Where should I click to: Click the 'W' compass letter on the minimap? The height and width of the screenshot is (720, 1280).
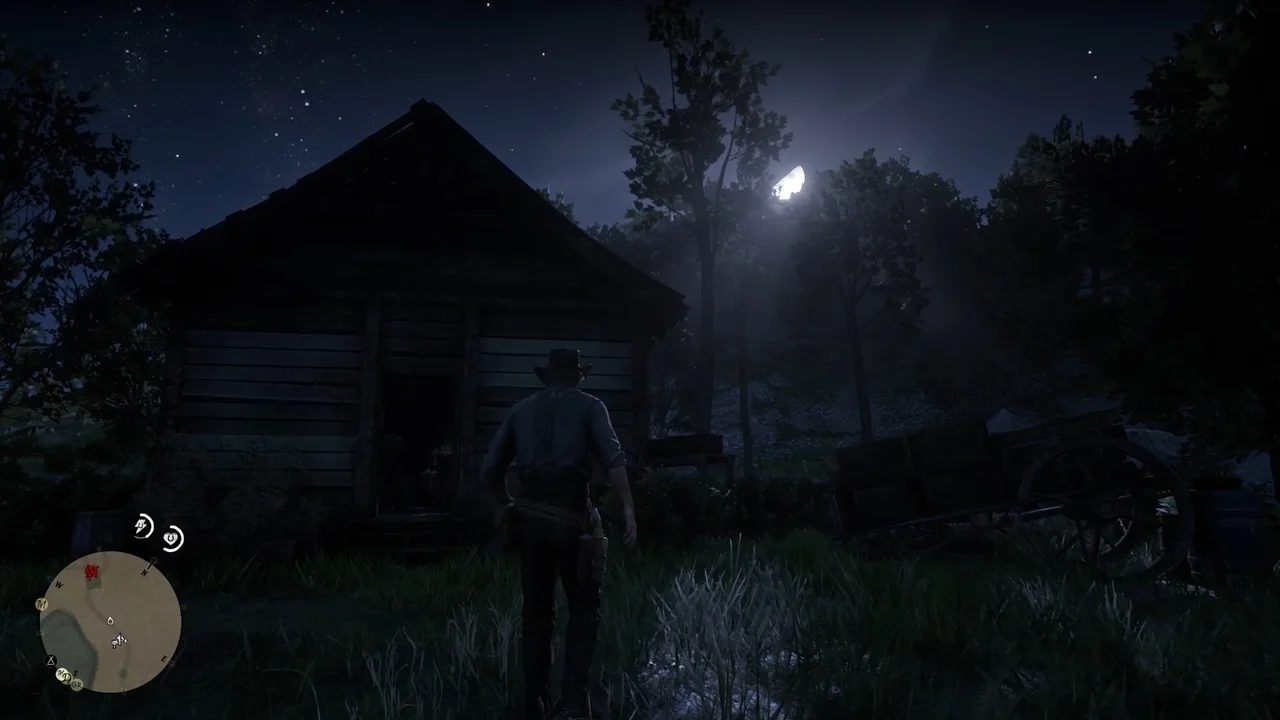point(58,584)
